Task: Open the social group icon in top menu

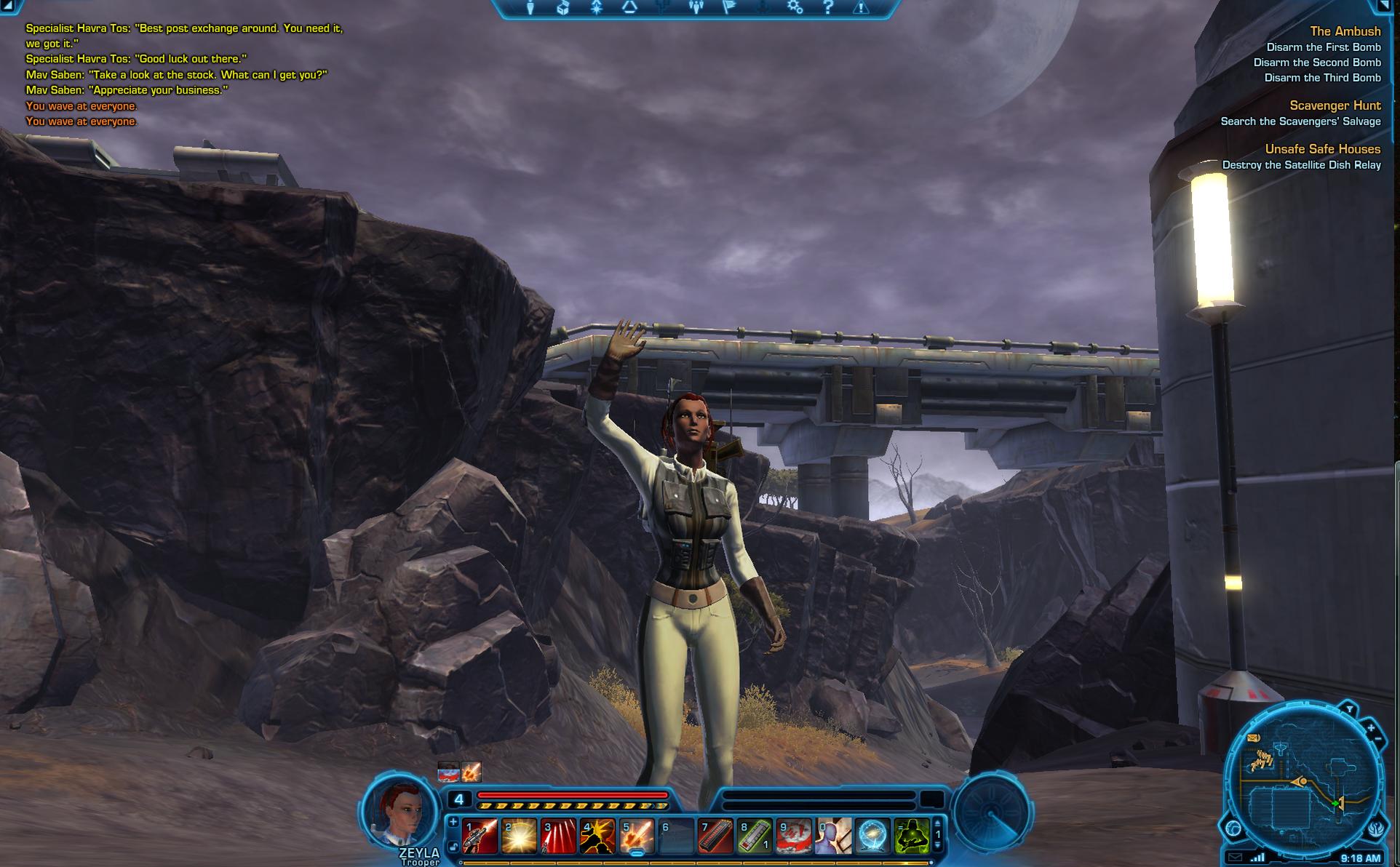Action: 696,8
